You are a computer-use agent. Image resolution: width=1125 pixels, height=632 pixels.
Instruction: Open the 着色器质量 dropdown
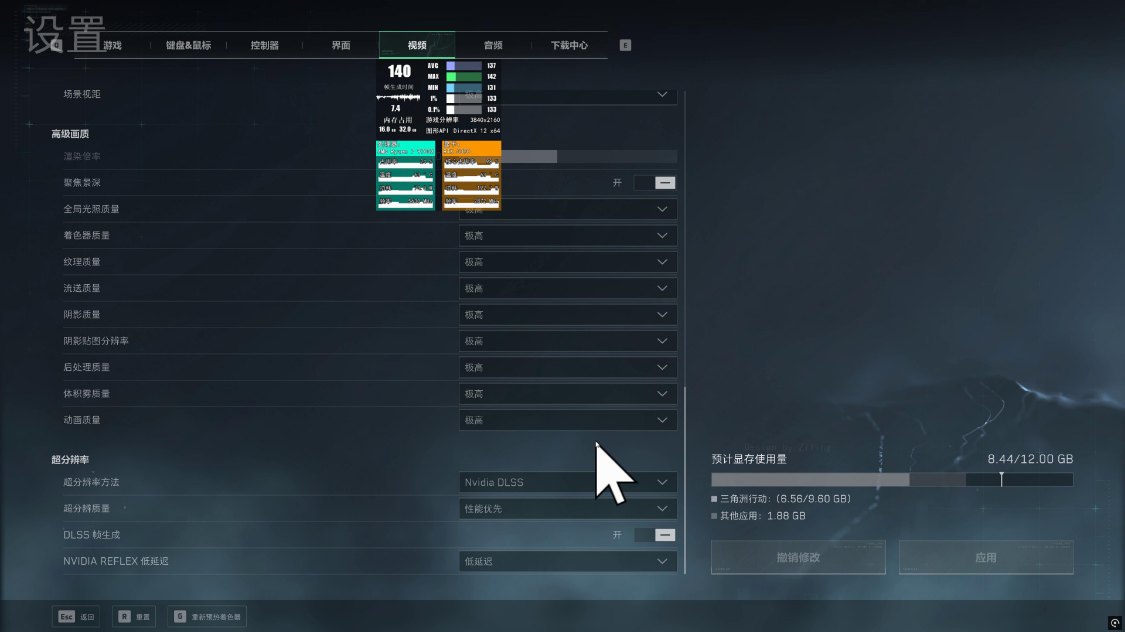point(567,236)
